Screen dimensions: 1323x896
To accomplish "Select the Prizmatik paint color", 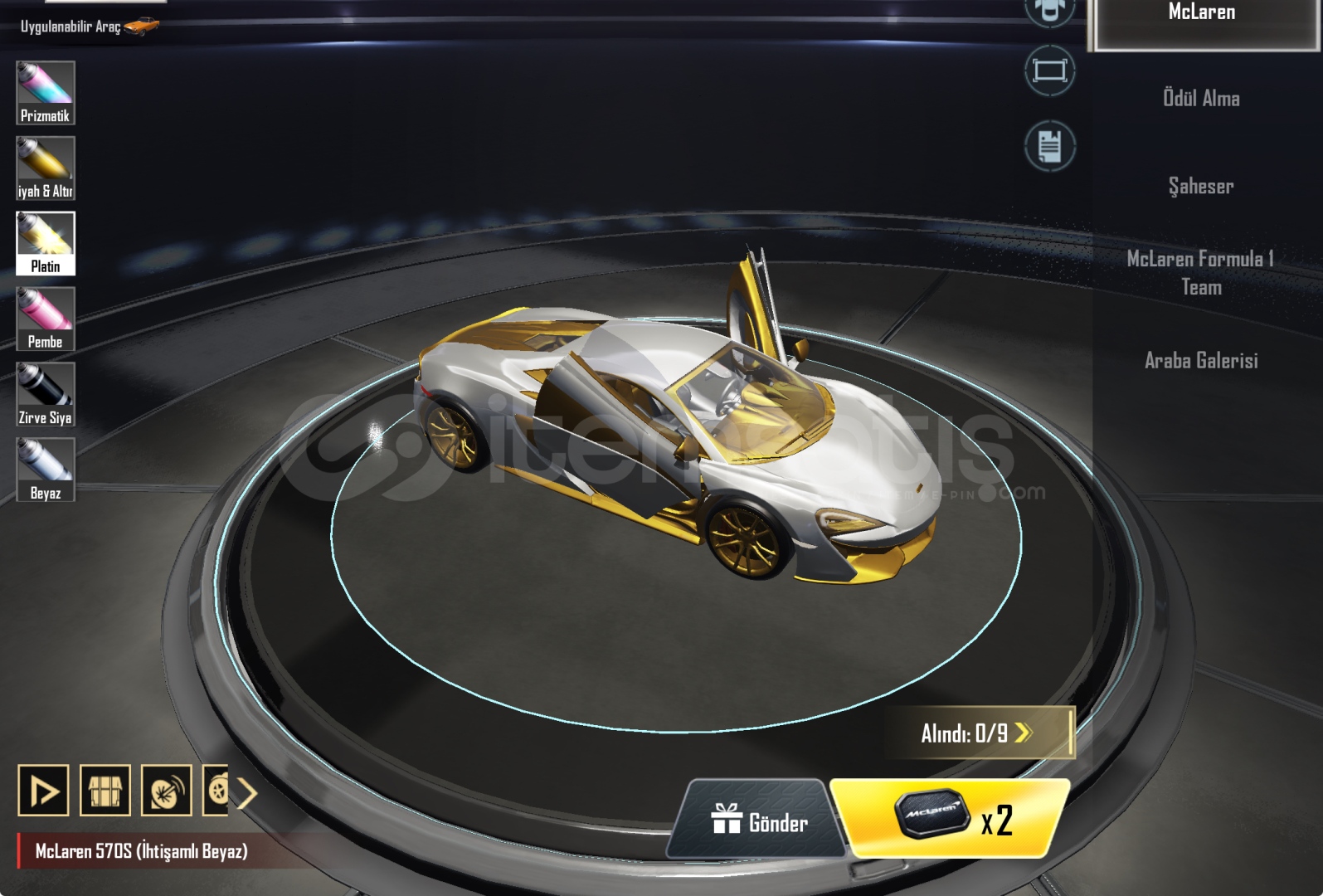I will [x=46, y=92].
